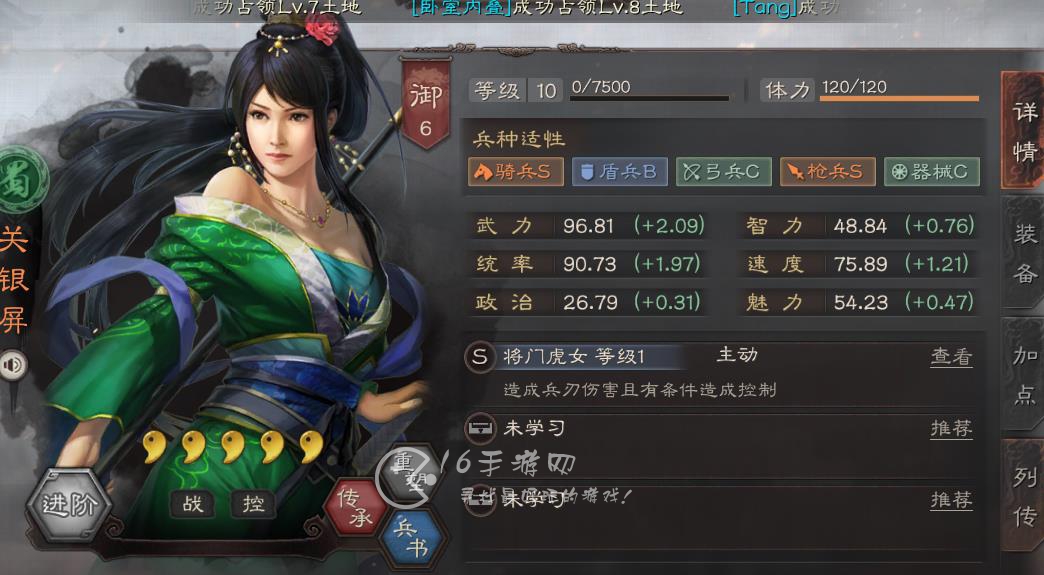Screen dimensions: 1044x575
Task: Click the 战 combat tag
Action: (x=193, y=504)
